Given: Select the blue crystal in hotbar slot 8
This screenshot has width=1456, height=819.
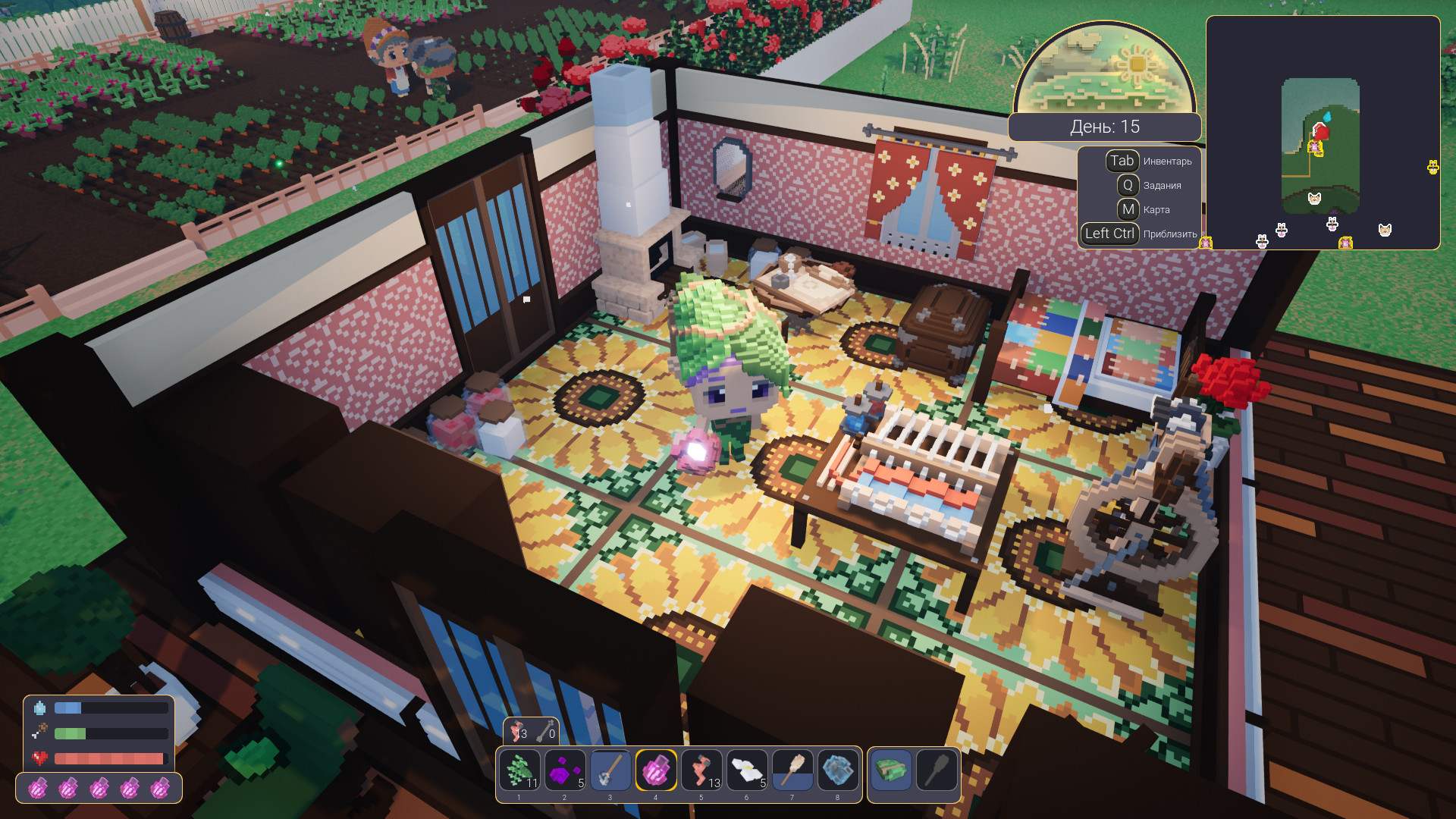Looking at the screenshot, I should pos(837,771).
